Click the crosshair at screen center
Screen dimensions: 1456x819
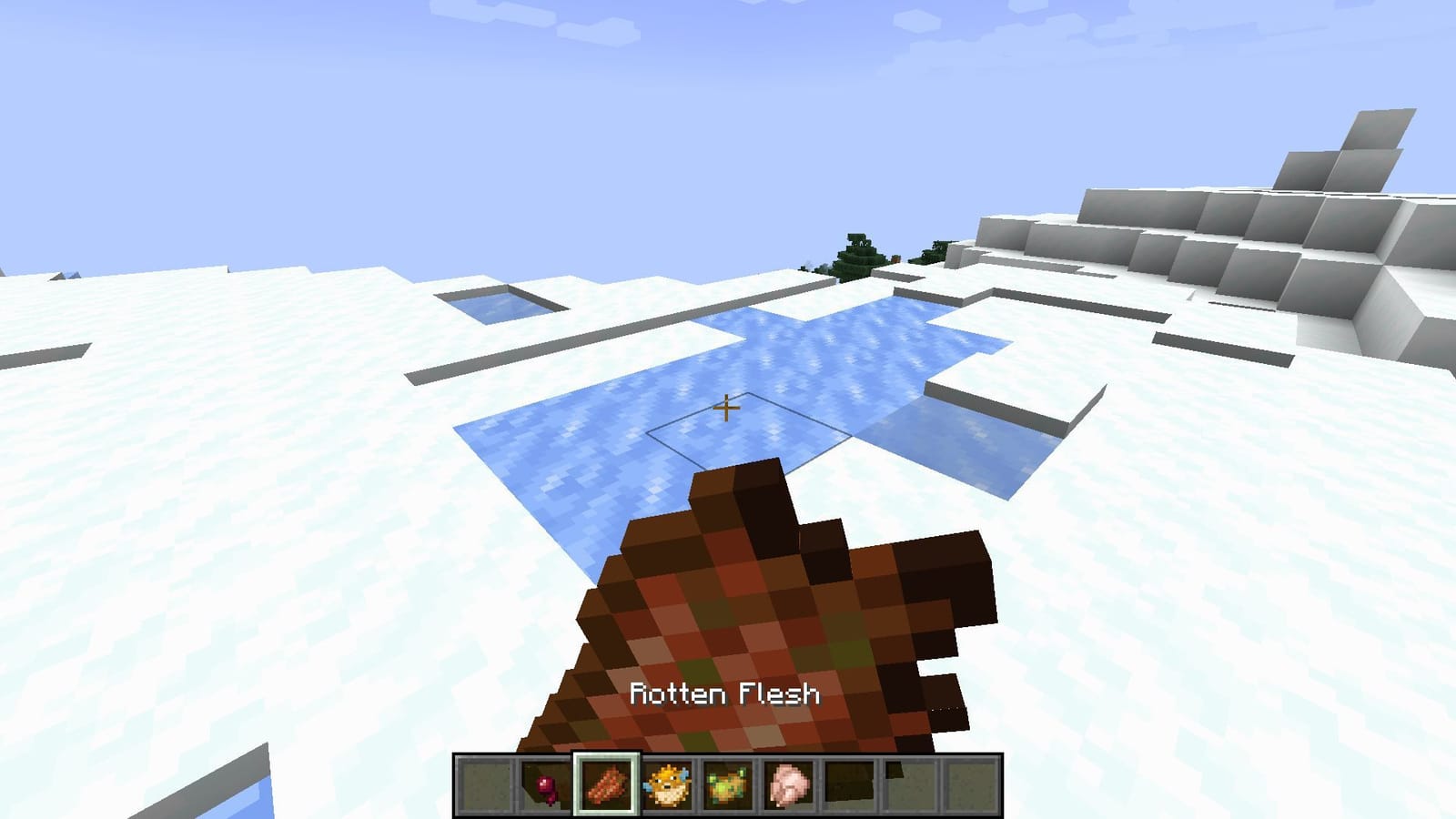(728, 409)
